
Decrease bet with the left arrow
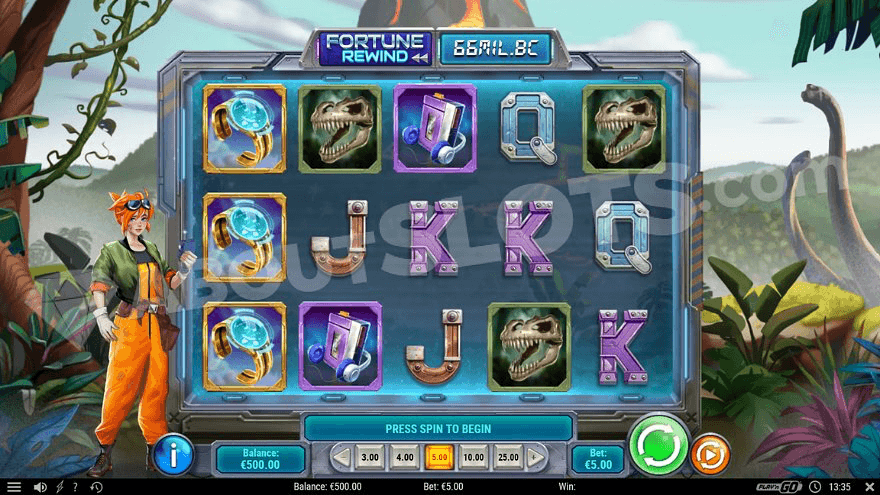[341, 458]
